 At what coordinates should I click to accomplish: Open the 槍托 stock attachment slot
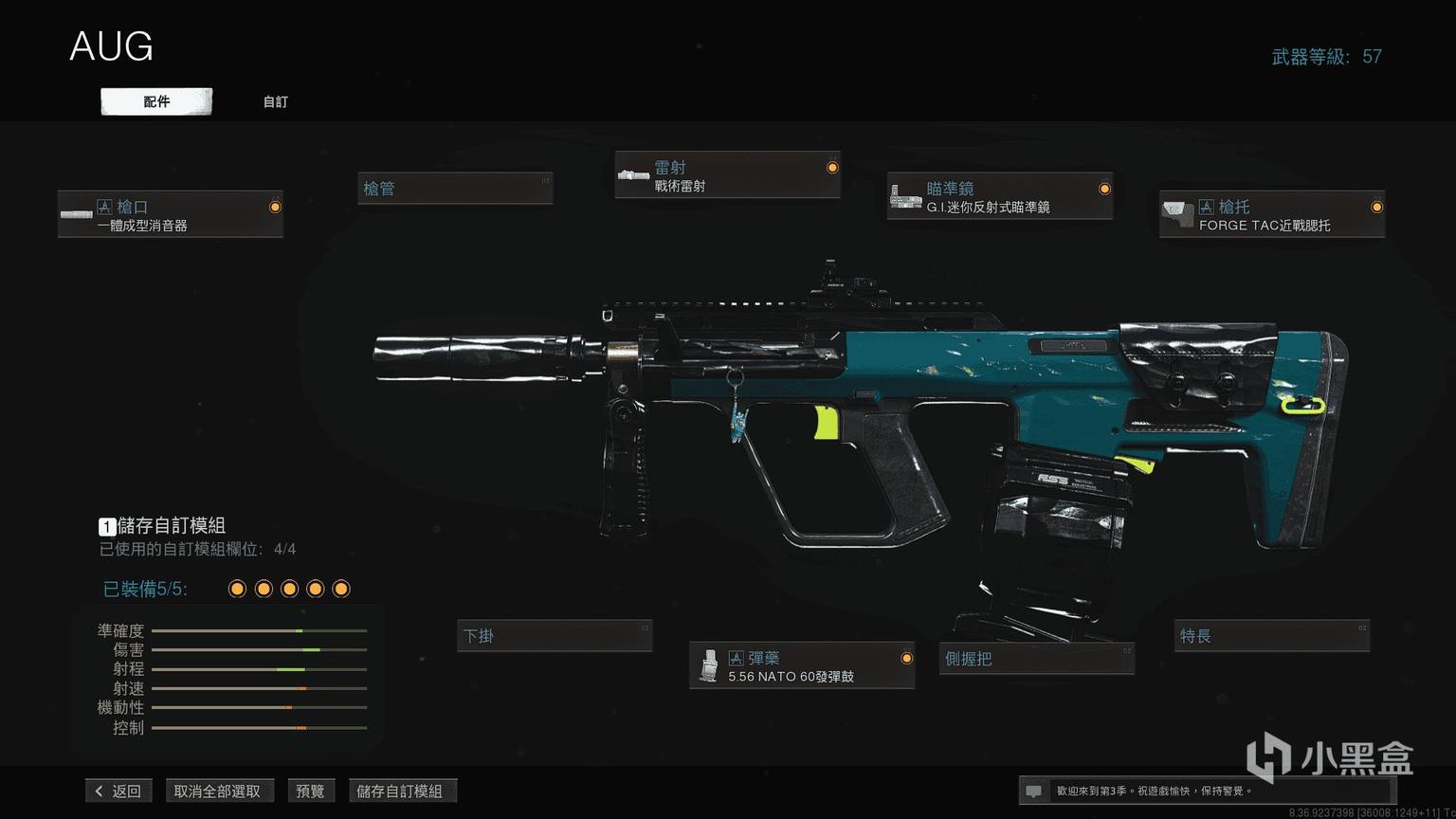coord(1271,214)
